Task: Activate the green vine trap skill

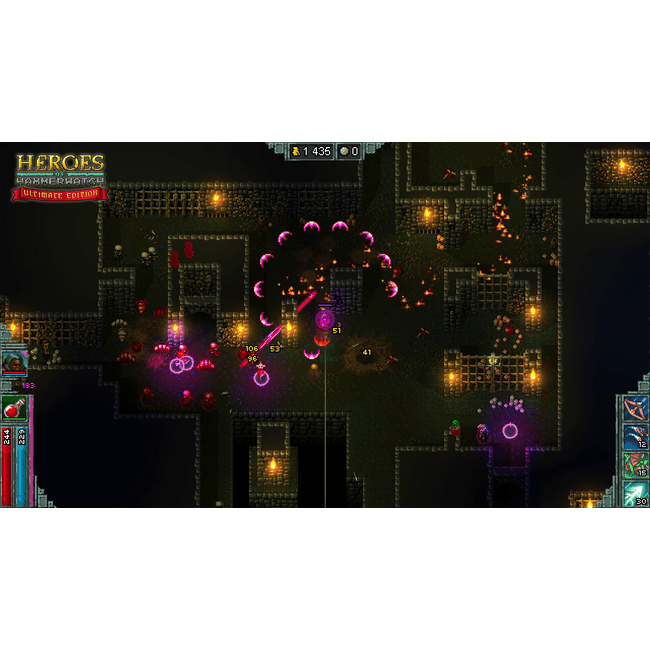Action: point(635,464)
